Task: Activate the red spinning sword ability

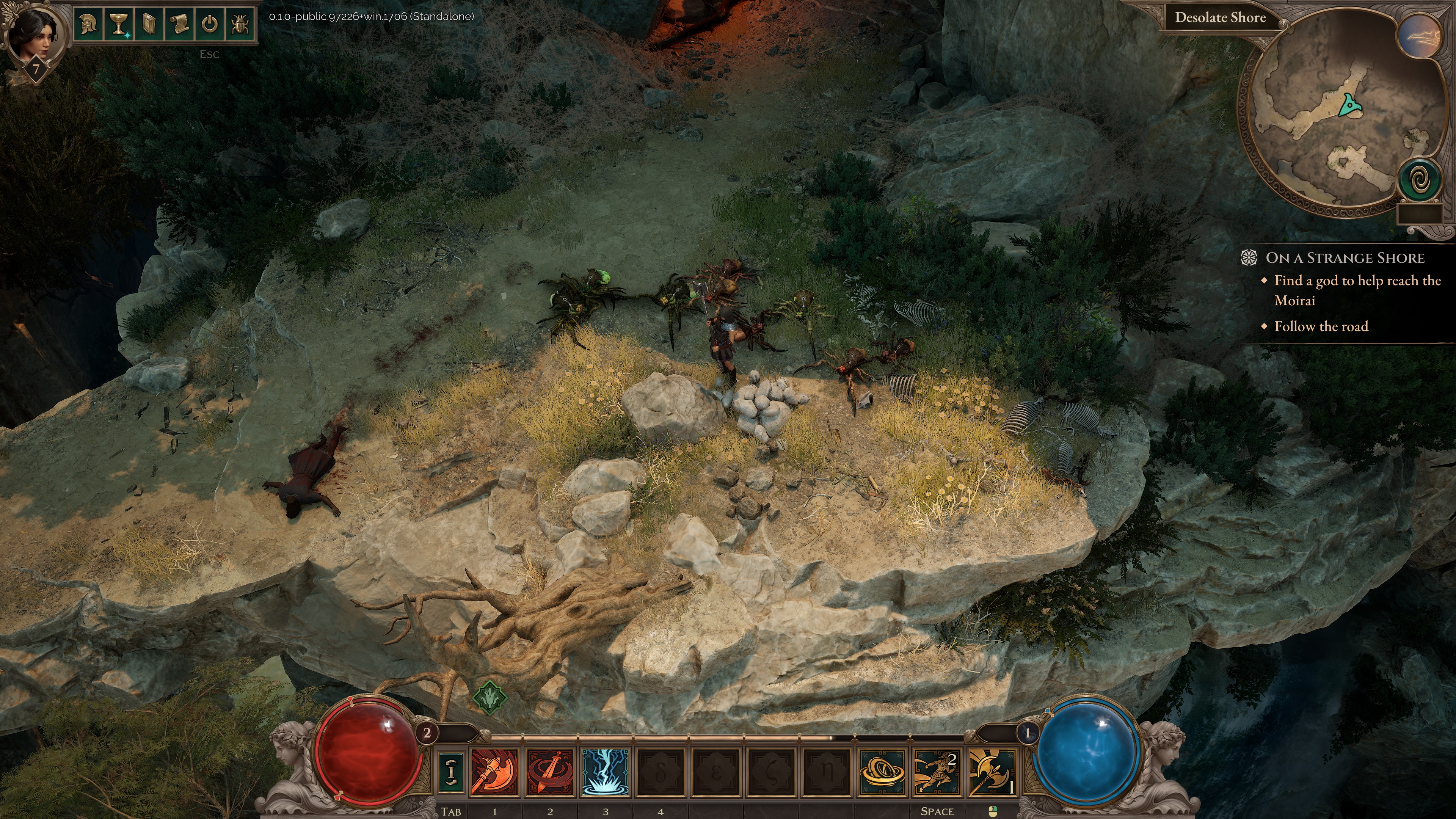Action: 549,772
